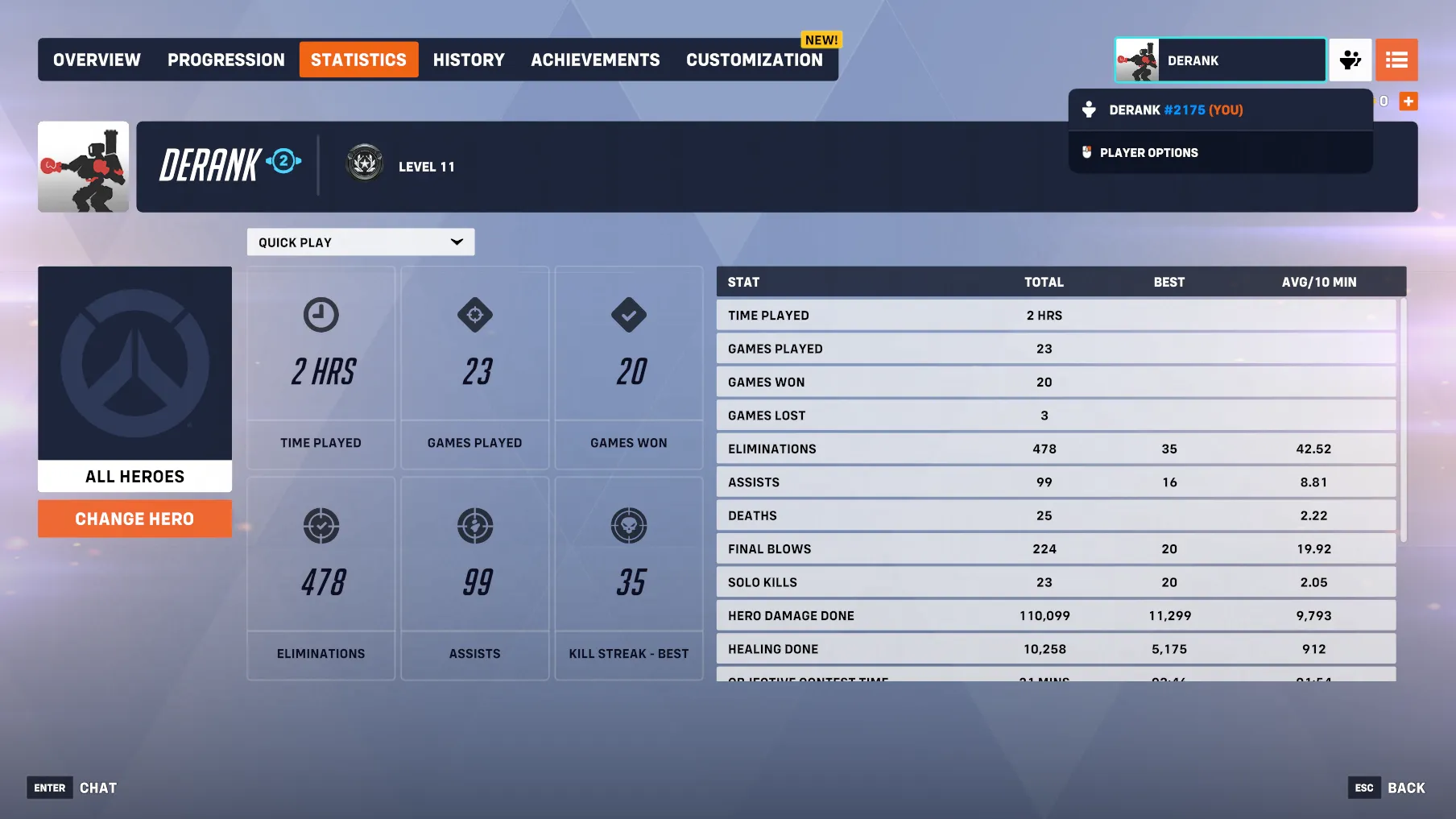This screenshot has width=1456, height=819.
Task: Select the Hero Damage Done stat row
Action: (x=1055, y=616)
